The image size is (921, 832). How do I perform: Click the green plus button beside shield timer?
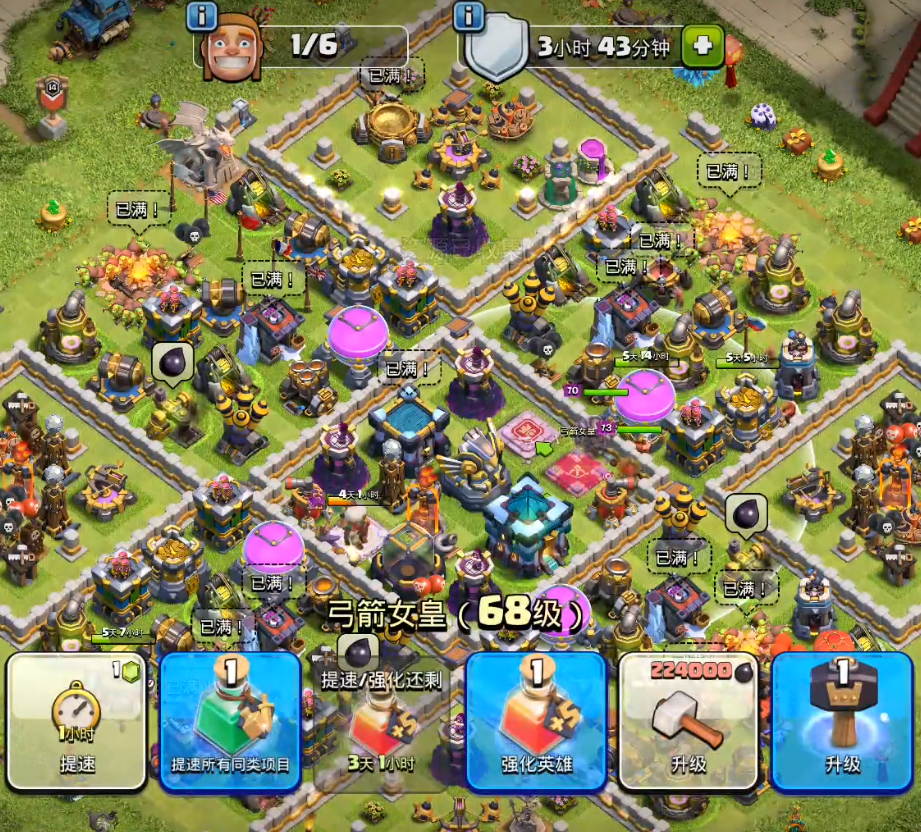(702, 45)
